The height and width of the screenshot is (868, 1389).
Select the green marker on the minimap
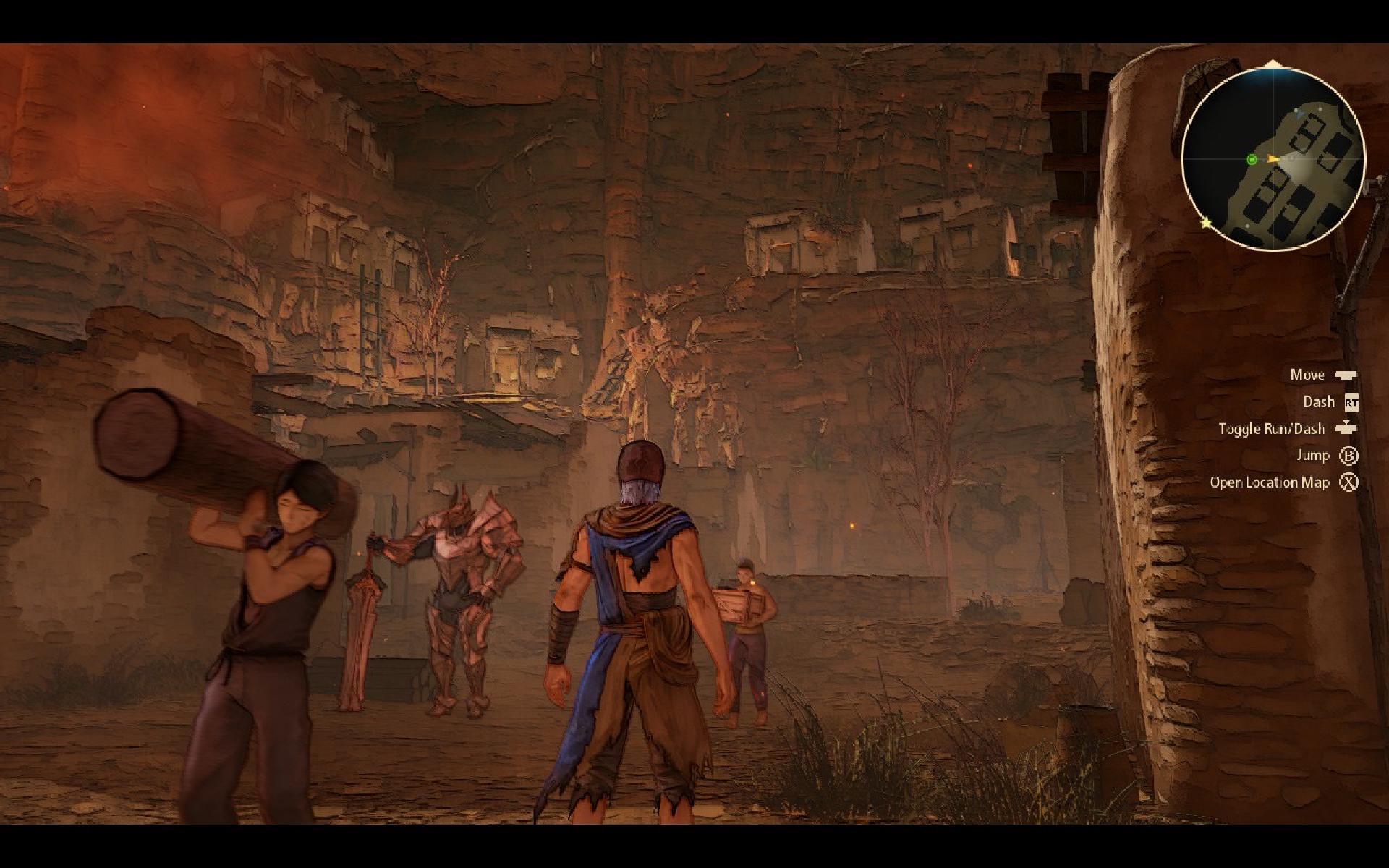(x=1252, y=160)
